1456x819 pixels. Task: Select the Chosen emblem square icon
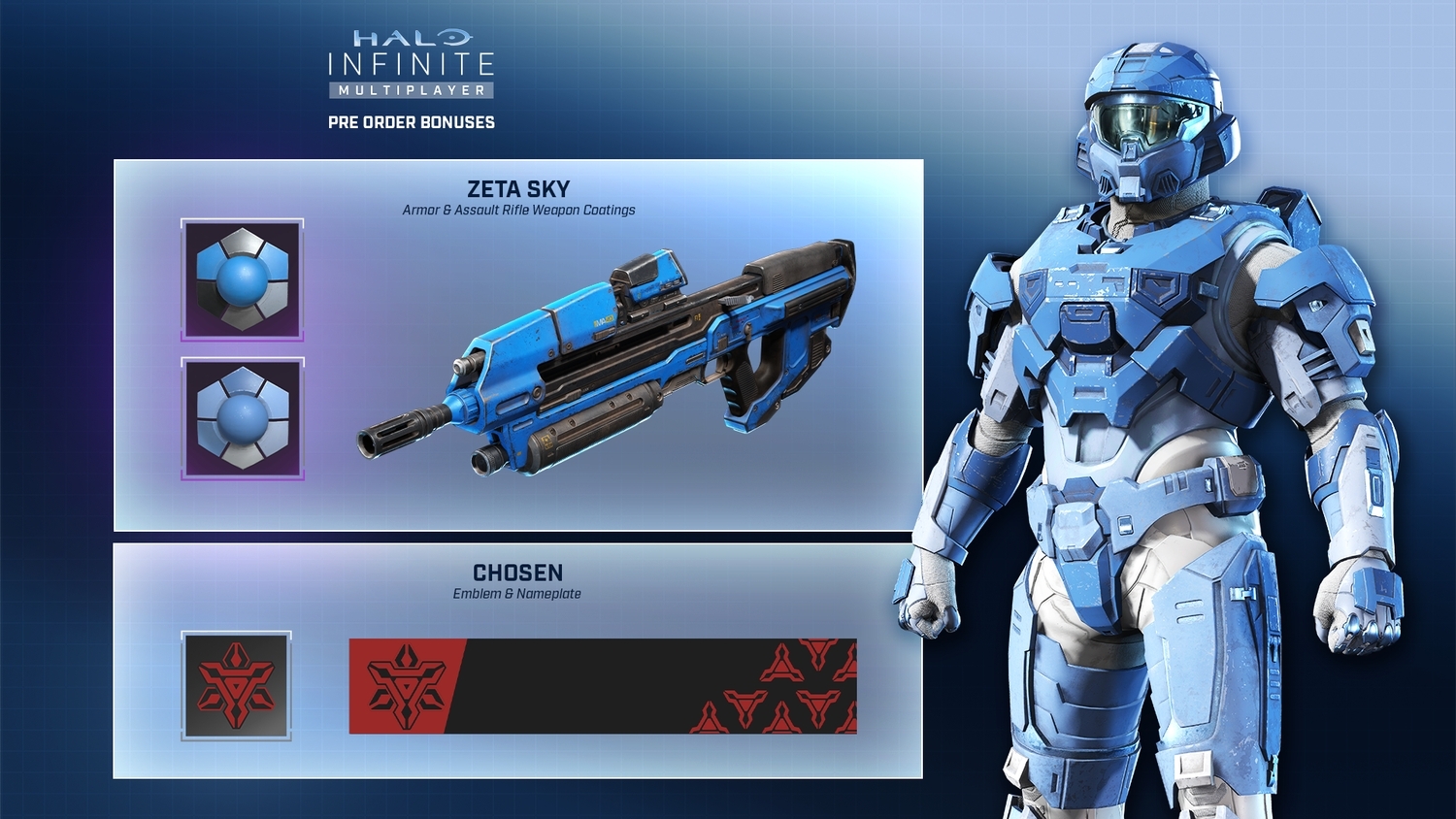(236, 686)
